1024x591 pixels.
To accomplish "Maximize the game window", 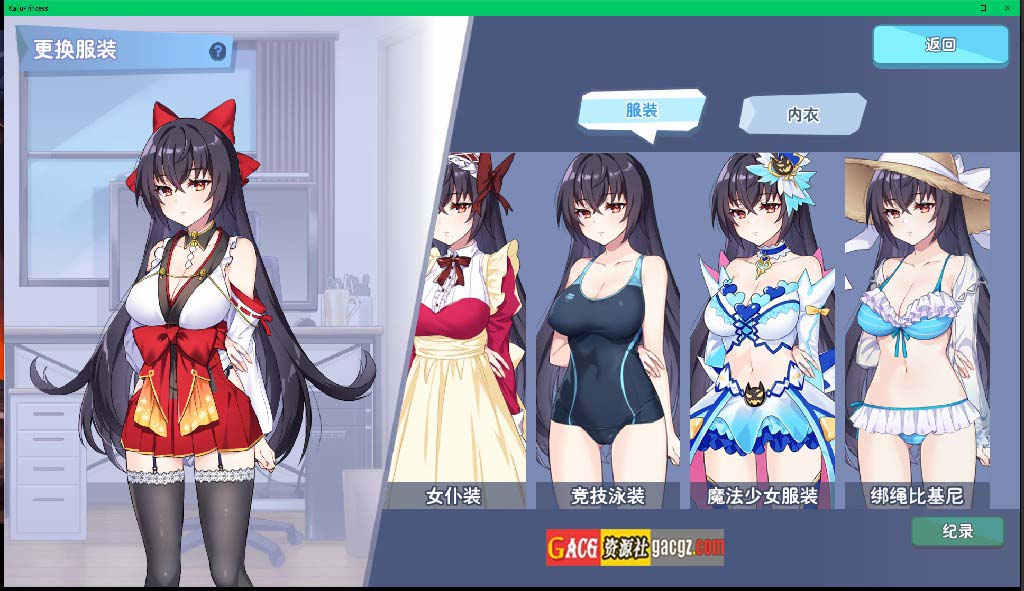I will (x=984, y=7).
